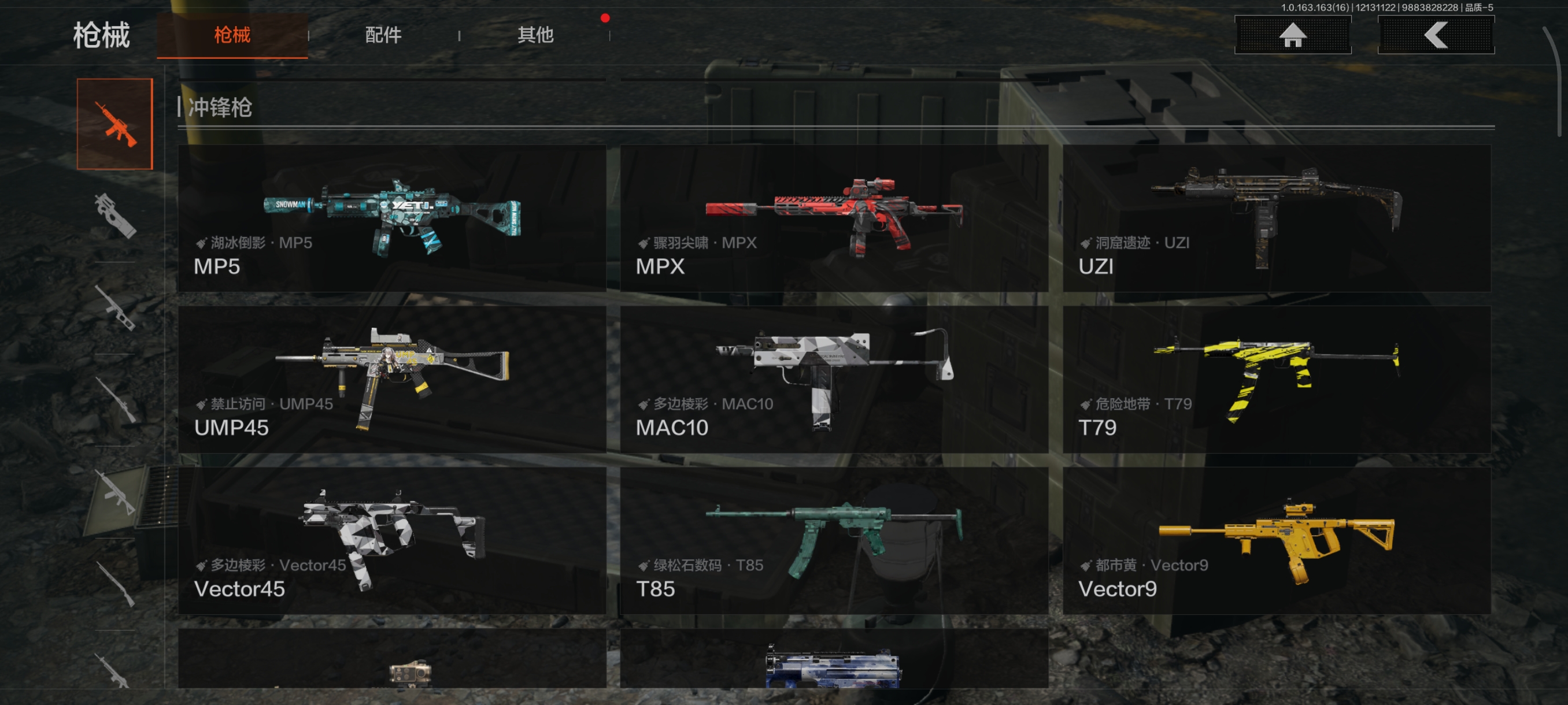
Task: Select the Vector45 weapon card
Action: [392, 541]
